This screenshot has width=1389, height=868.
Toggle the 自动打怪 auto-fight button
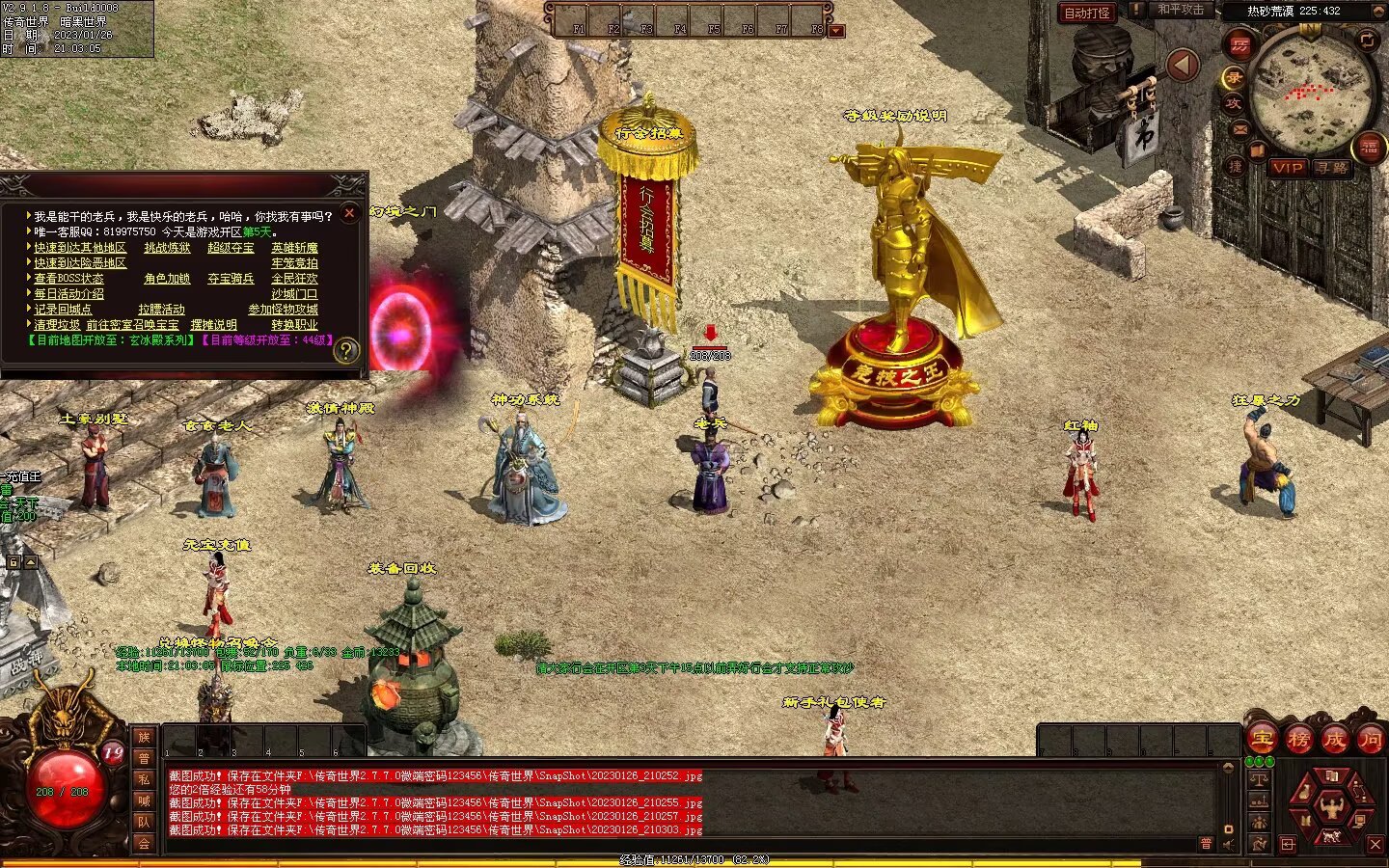tap(1087, 13)
